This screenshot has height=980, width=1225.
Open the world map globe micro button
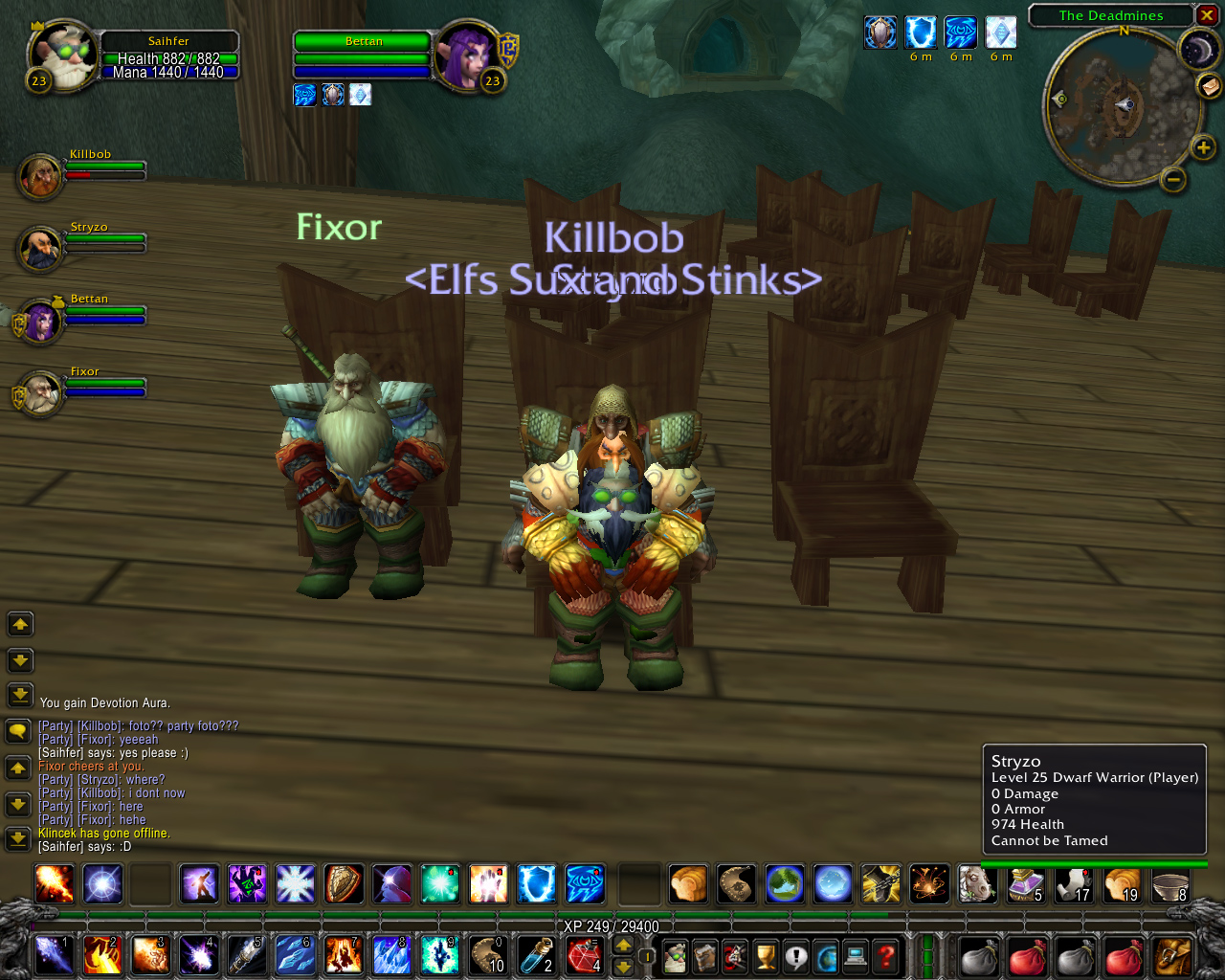click(x=826, y=955)
